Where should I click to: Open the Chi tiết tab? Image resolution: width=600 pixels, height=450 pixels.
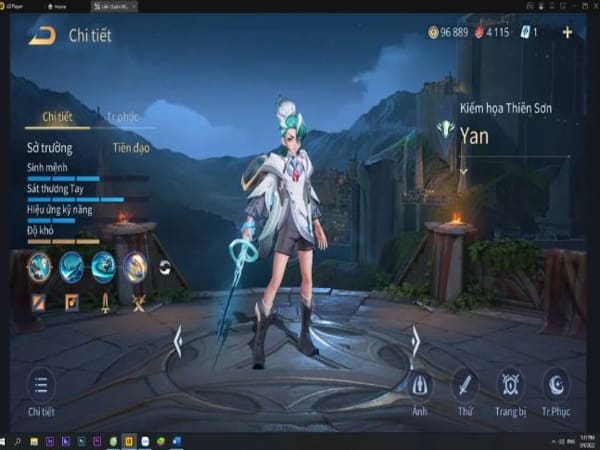pos(57,117)
